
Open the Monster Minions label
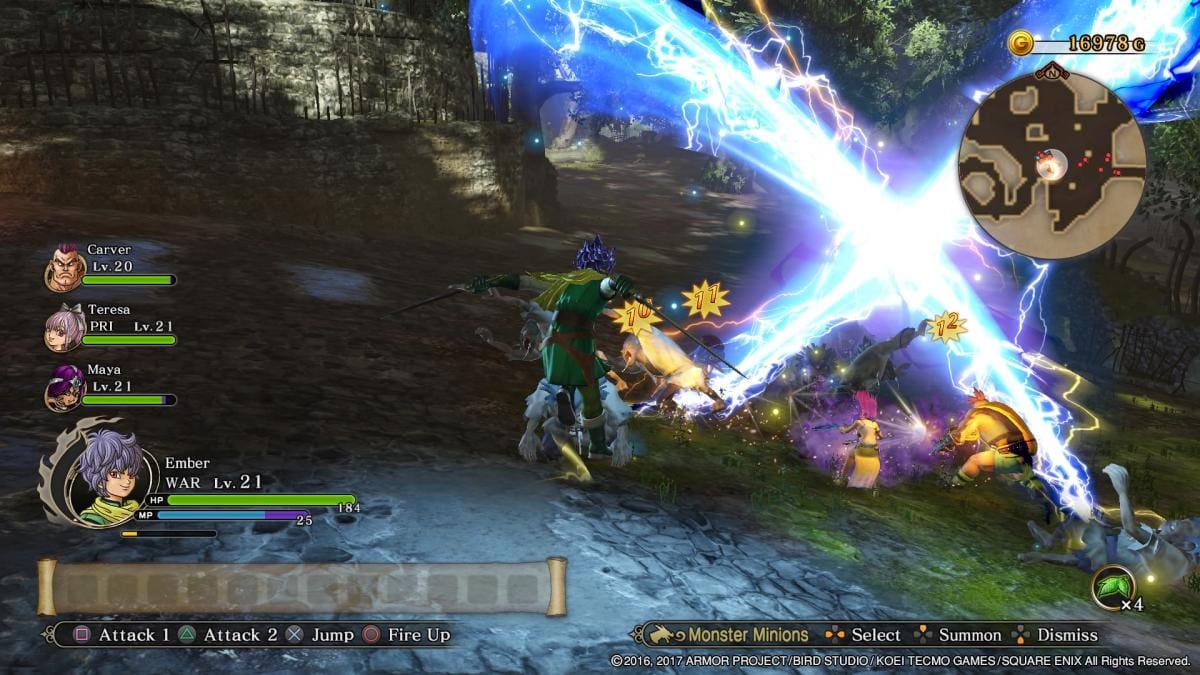click(747, 635)
